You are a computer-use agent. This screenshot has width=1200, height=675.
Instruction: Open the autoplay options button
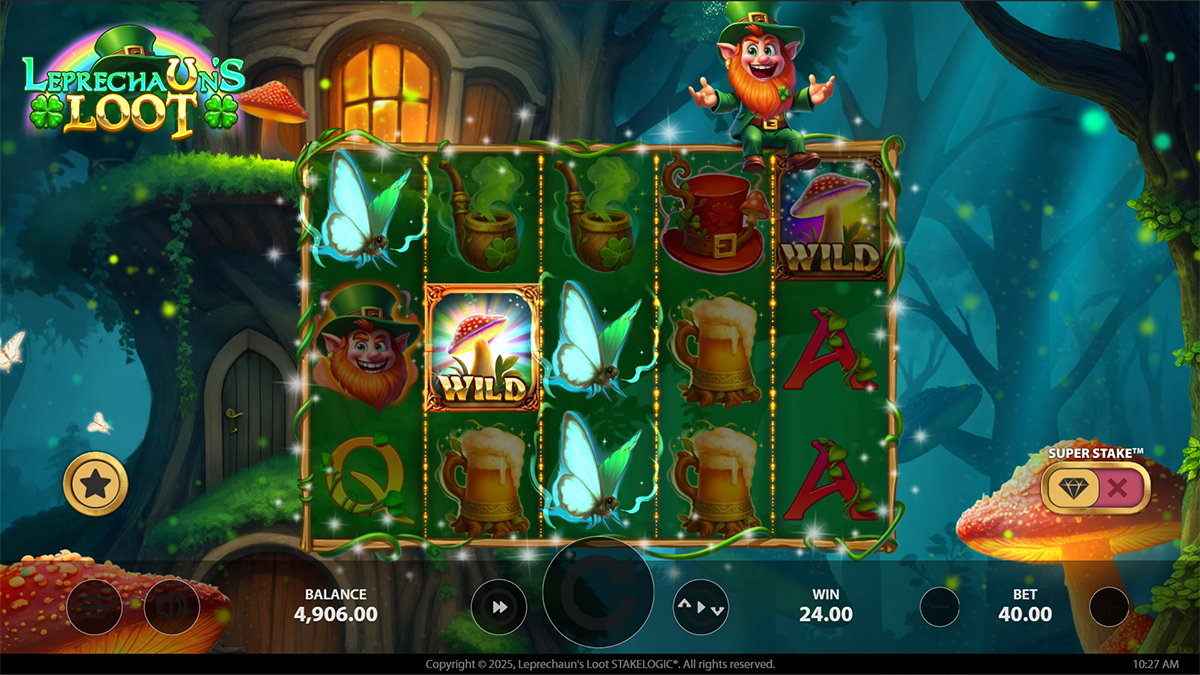point(700,606)
